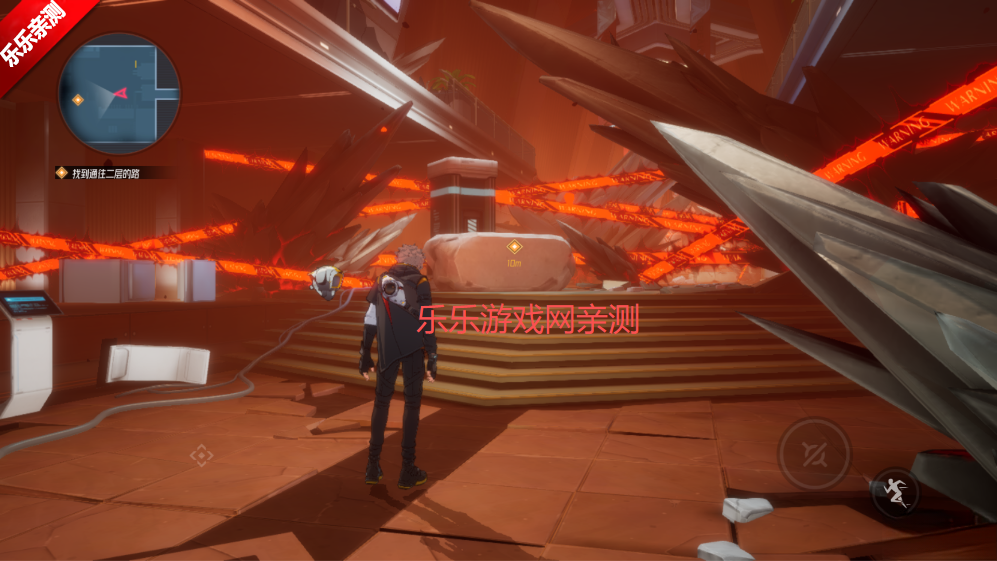Screen dimensions: 997x561
Task: Tap the sprint running-figure button
Action: point(895,492)
